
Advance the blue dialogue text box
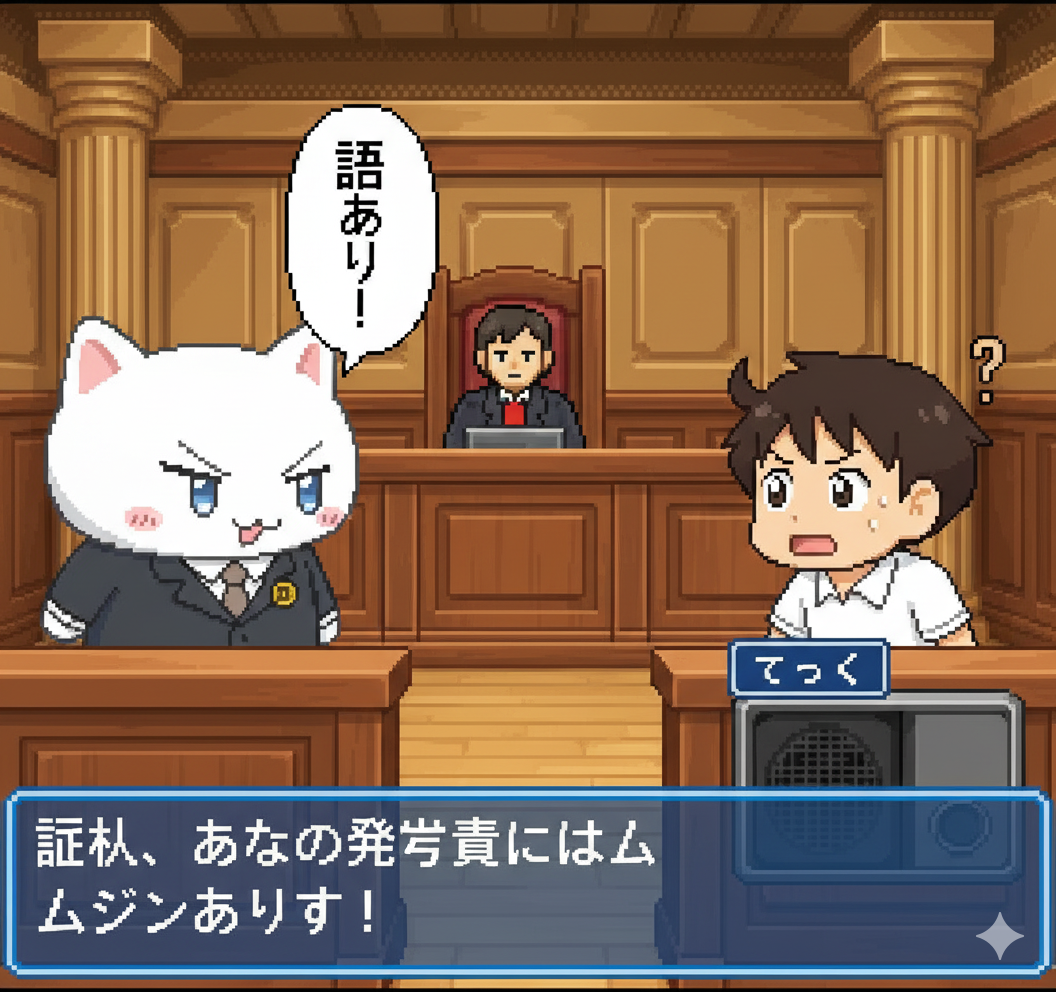tap(500, 882)
